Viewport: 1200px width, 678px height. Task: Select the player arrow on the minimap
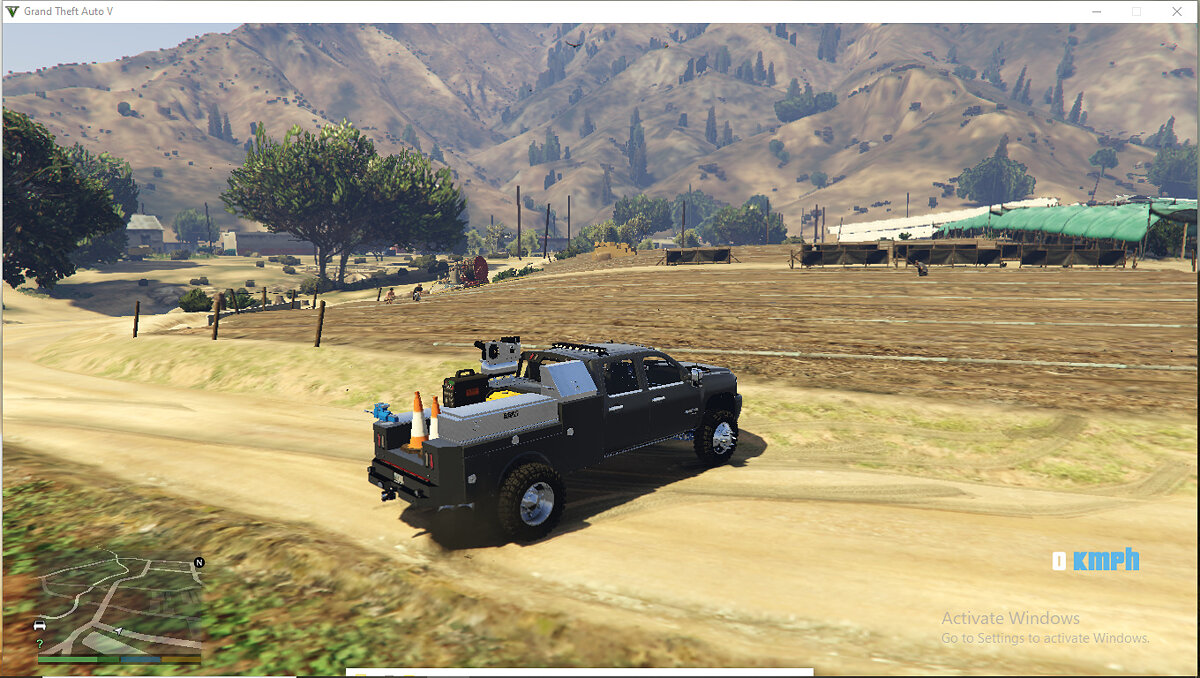click(119, 632)
